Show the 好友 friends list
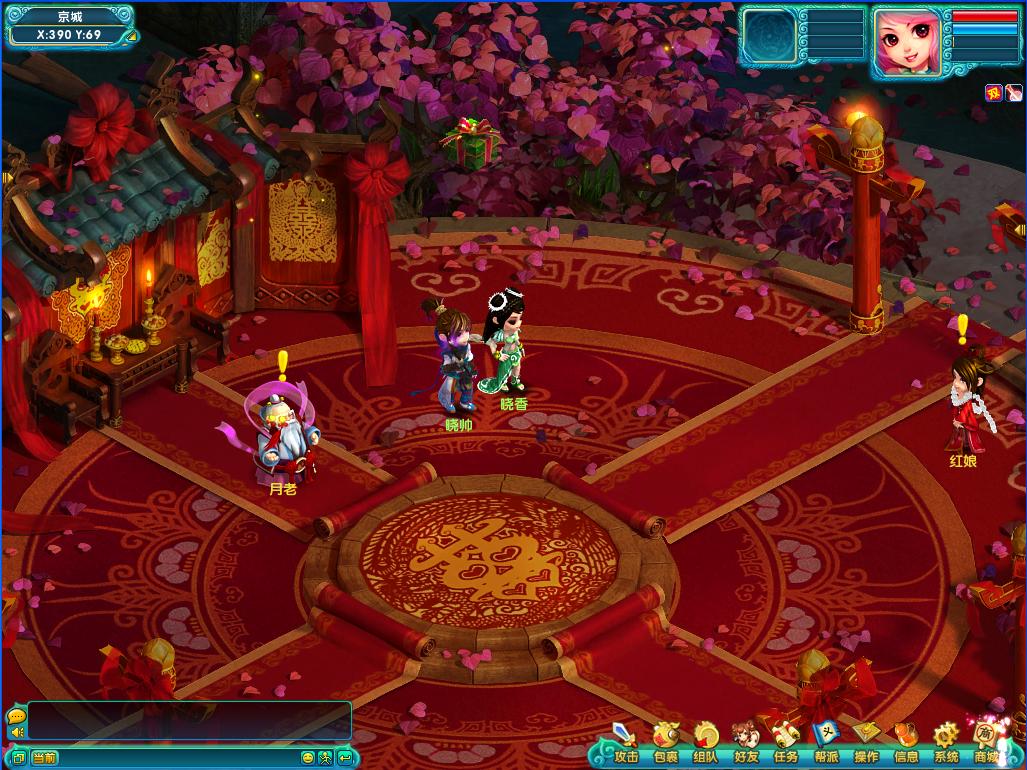This screenshot has height=770, width=1027. point(746,741)
